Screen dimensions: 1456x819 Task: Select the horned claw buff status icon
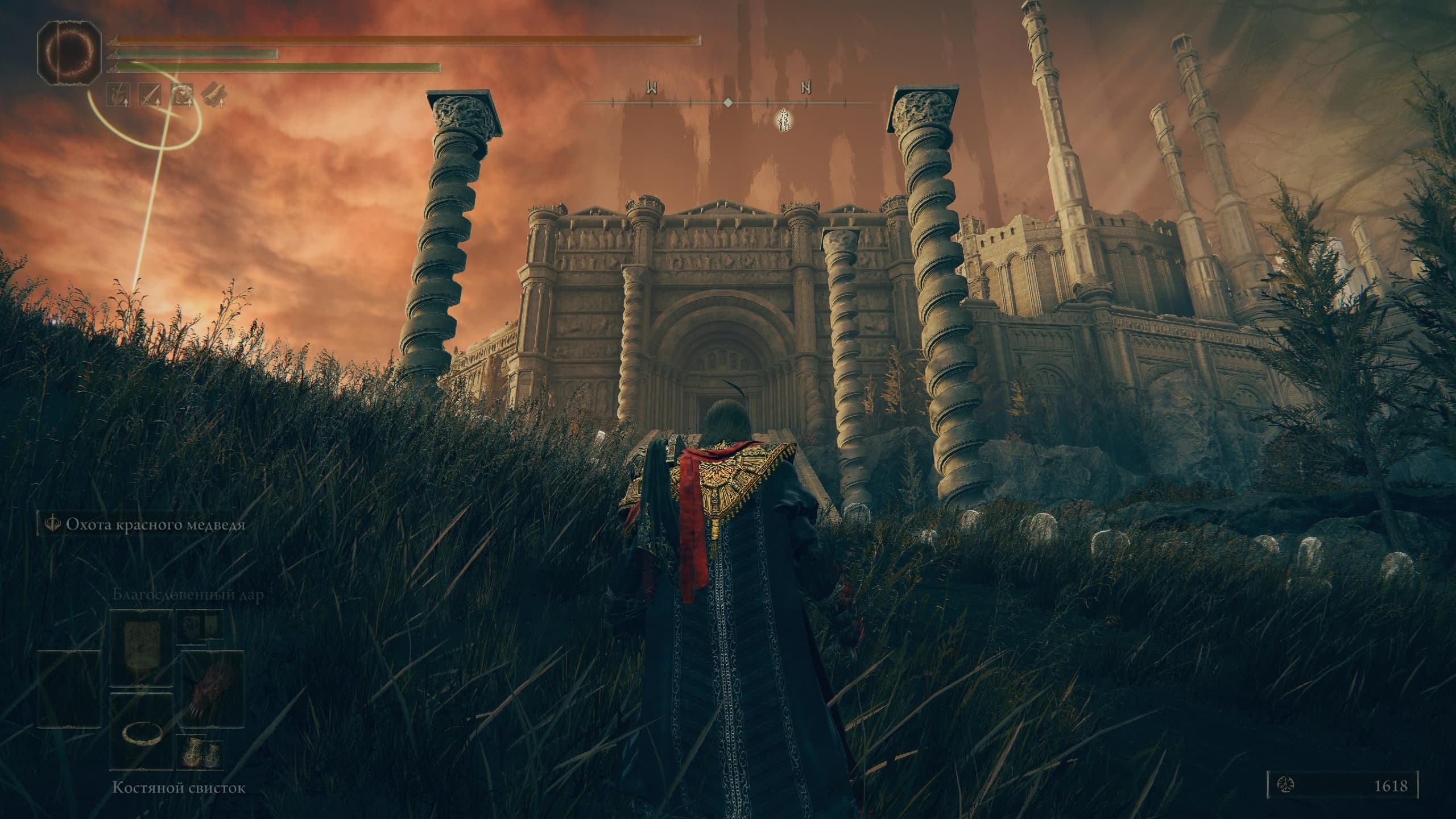click(118, 95)
